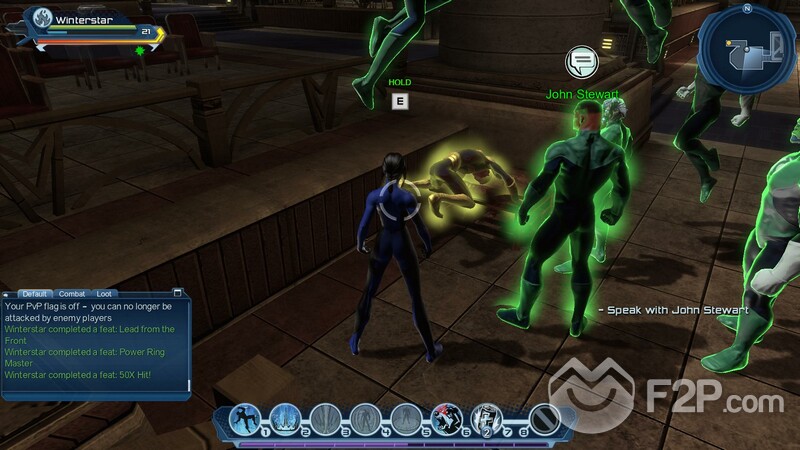Open the Loot chat tab
This screenshot has width=800, height=450.
[104, 293]
